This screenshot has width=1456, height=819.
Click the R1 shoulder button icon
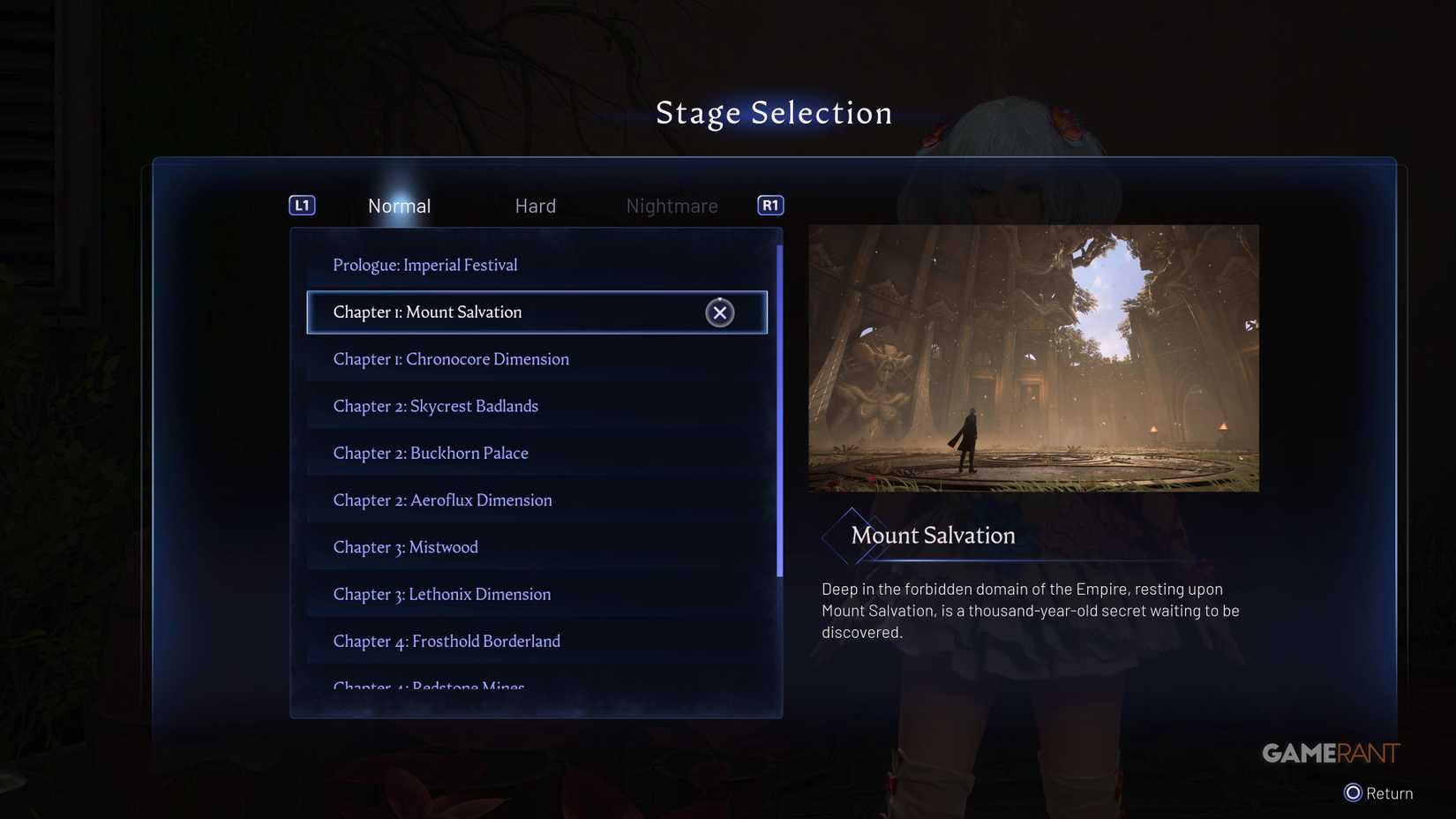(x=769, y=204)
